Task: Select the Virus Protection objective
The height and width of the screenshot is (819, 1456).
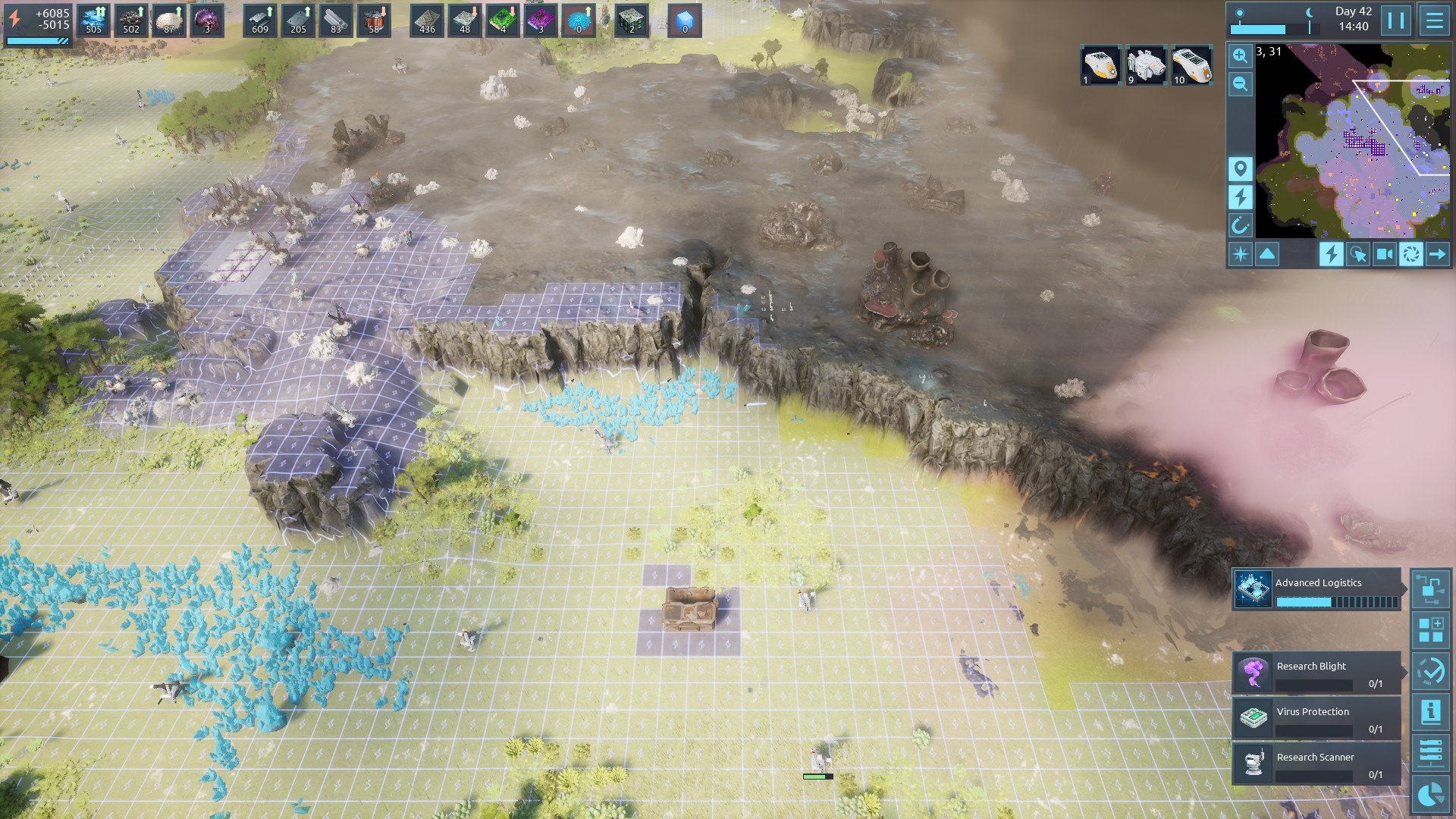Action: tap(1316, 718)
